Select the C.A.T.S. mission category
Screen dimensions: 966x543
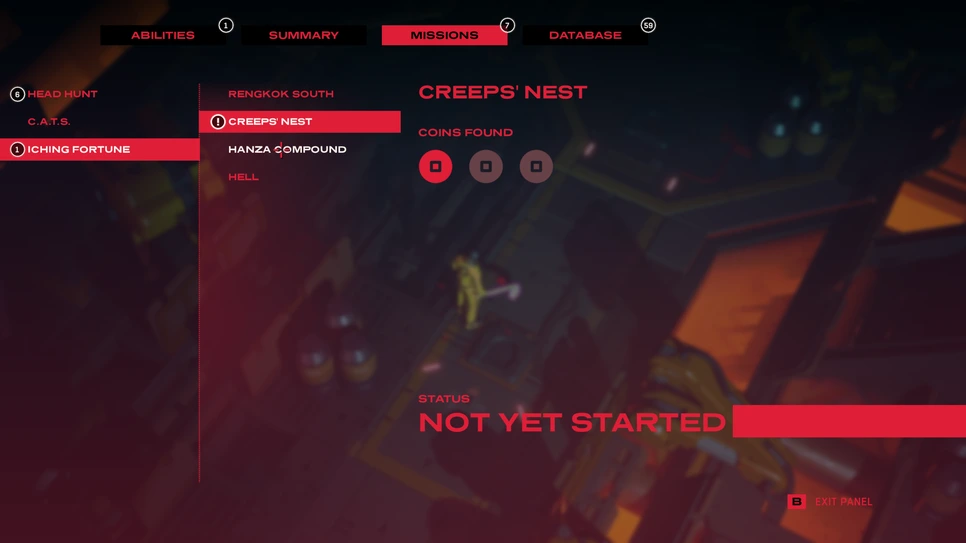click(x=49, y=122)
